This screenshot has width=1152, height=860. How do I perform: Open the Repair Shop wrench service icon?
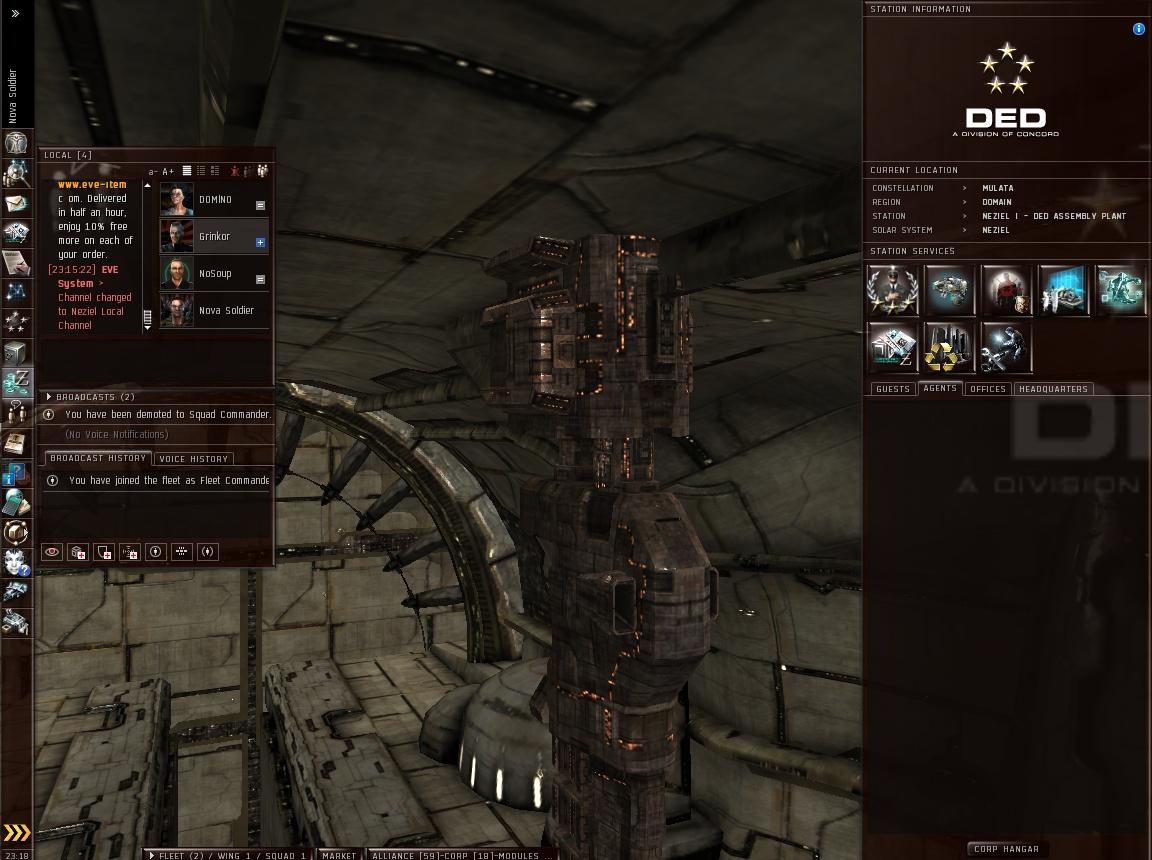click(x=1006, y=347)
